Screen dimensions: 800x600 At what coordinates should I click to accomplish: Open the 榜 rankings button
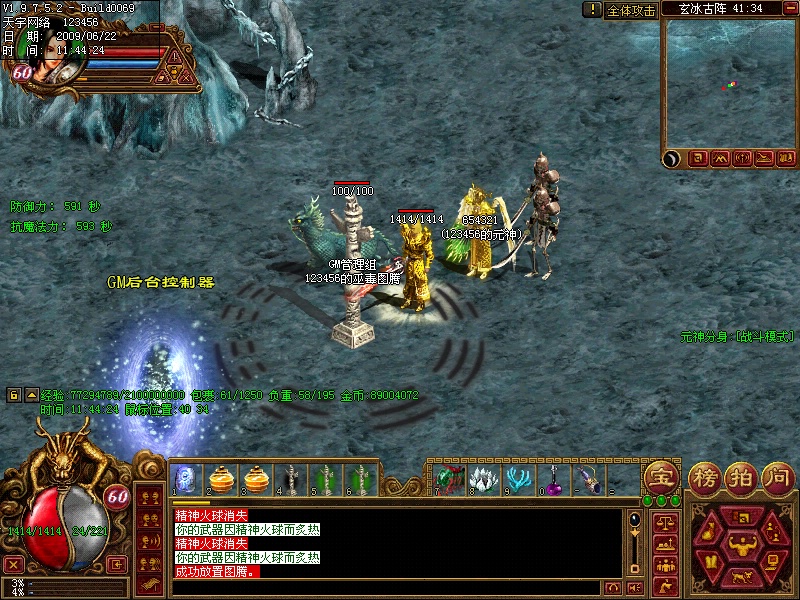tap(707, 476)
